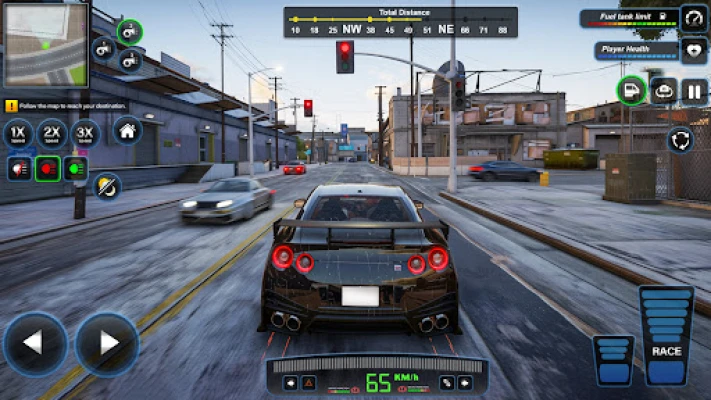Switch the day/night cycle
This screenshot has height=400, width=711.
pos(106,185)
